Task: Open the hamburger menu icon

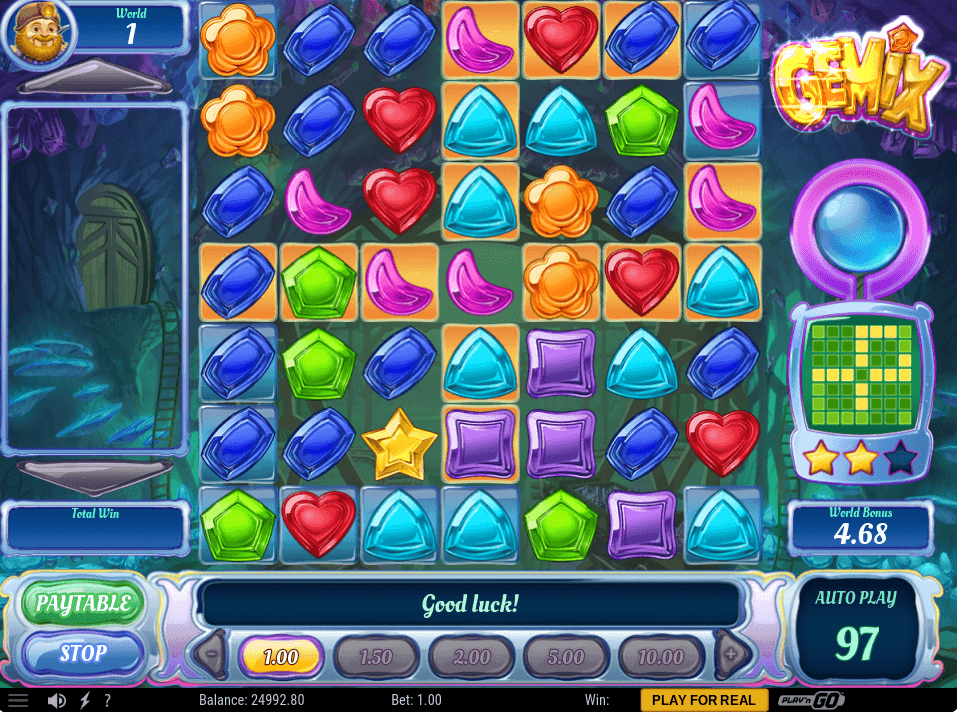Action: [18, 700]
